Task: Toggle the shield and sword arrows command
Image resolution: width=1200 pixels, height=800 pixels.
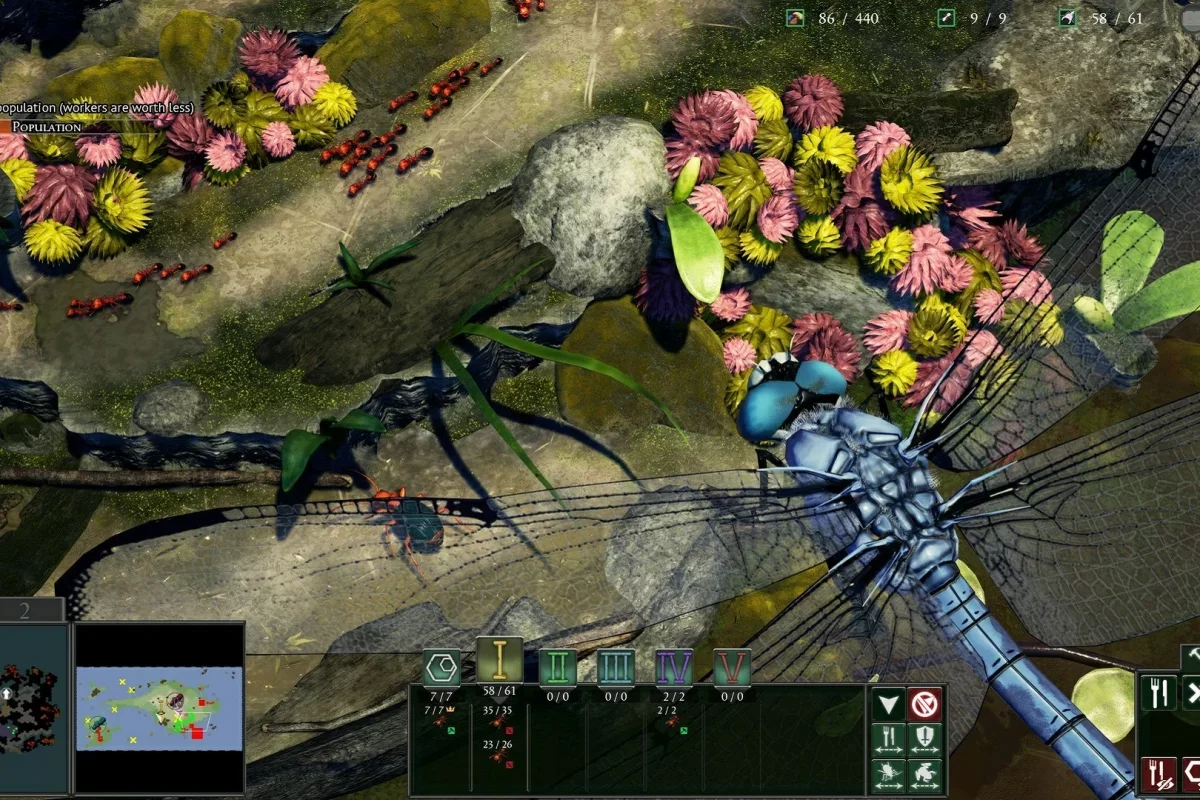Action: point(924,739)
